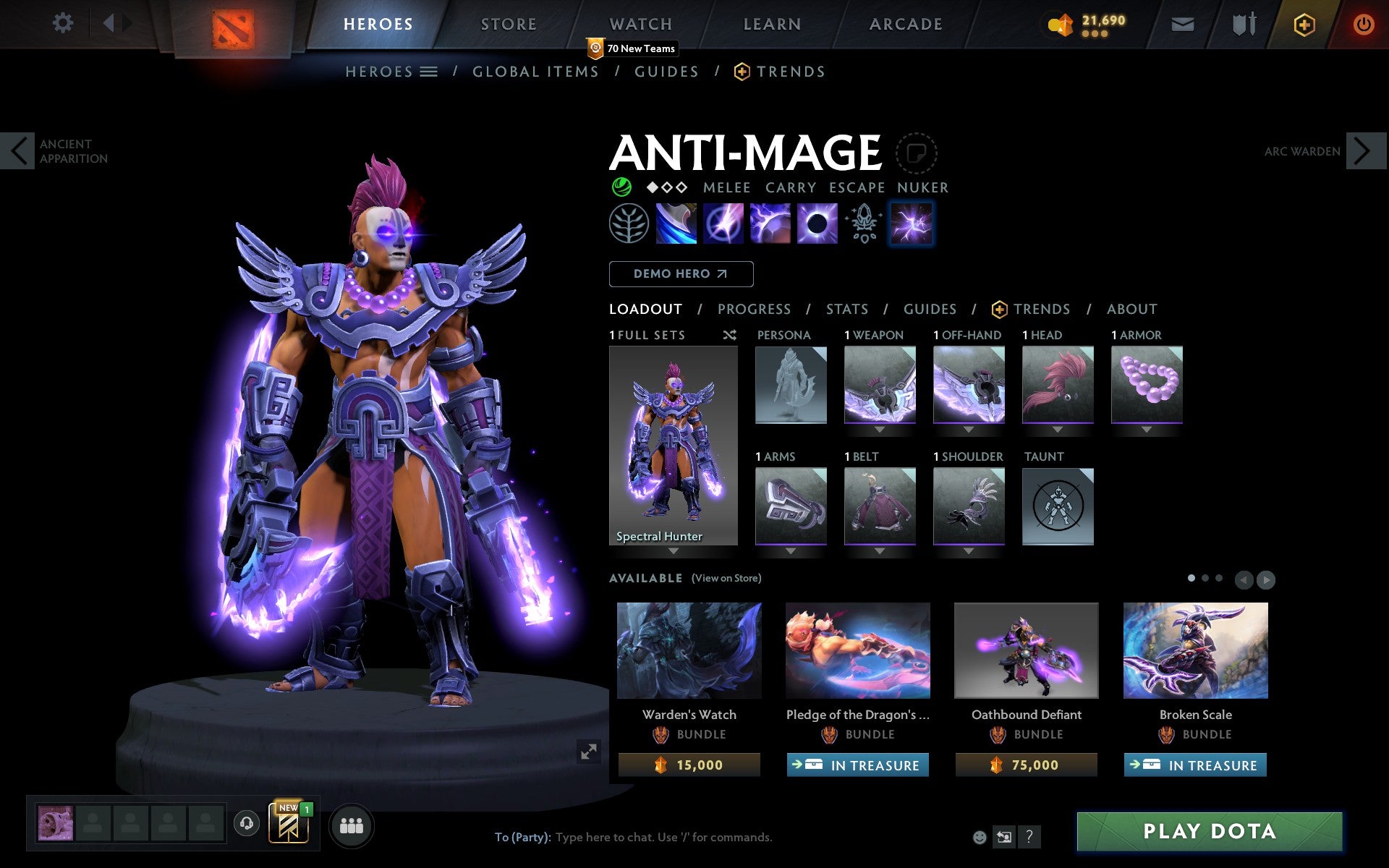Click the party chat input box
Screen dimensions: 1389x868
tap(663, 837)
